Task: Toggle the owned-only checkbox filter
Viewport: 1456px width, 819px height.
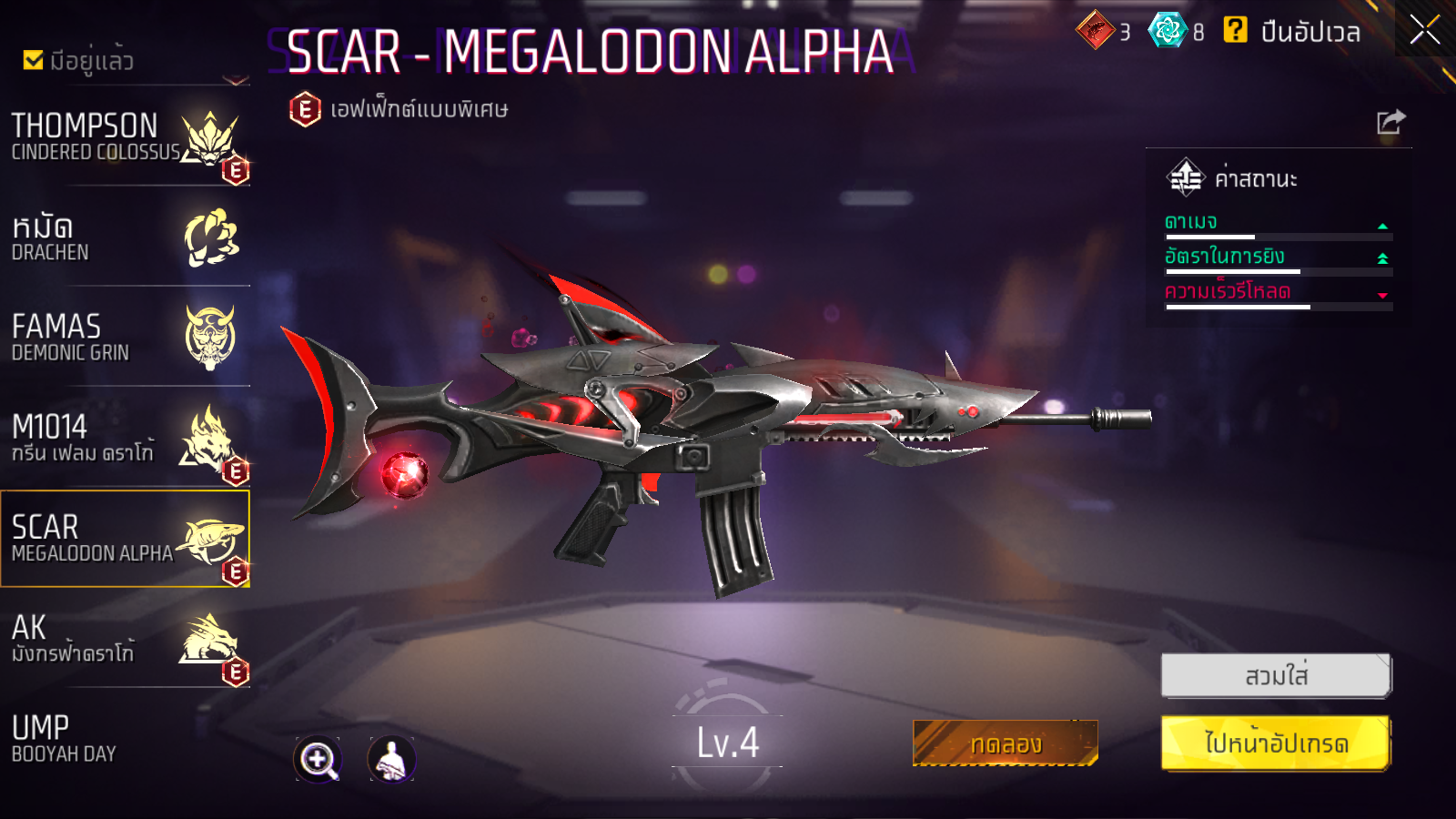Action: [34, 60]
